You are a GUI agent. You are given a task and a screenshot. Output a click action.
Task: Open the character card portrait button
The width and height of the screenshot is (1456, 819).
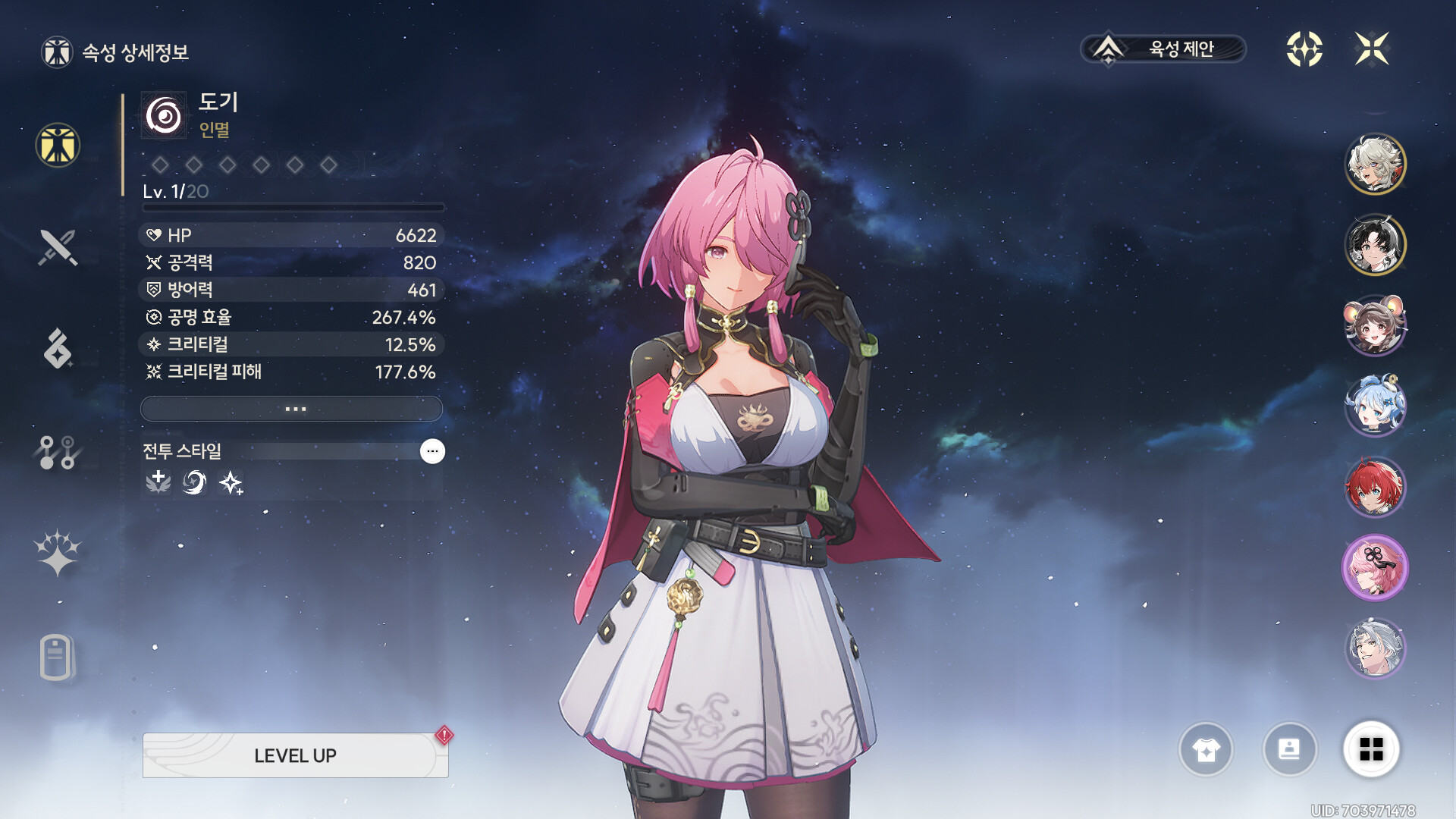[1289, 749]
